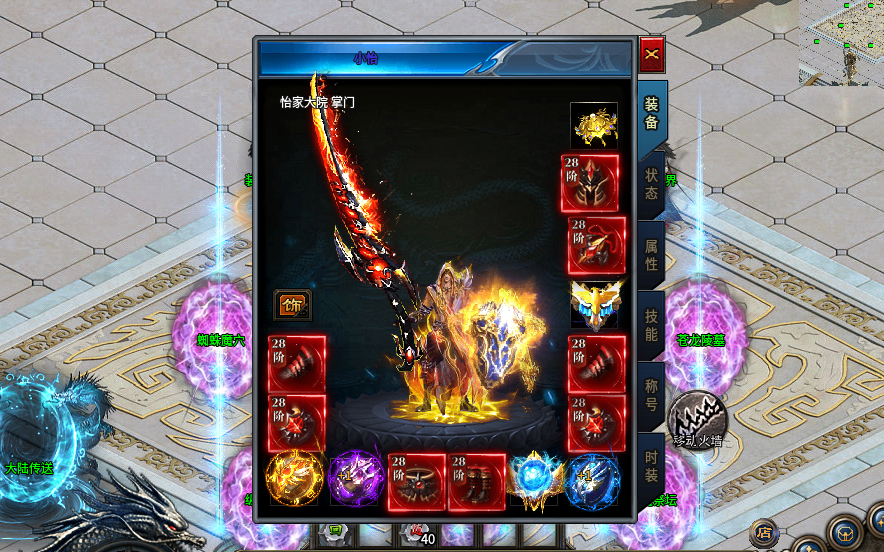Close the character equipment panel
Screen dimensions: 884x552
pos(652,55)
